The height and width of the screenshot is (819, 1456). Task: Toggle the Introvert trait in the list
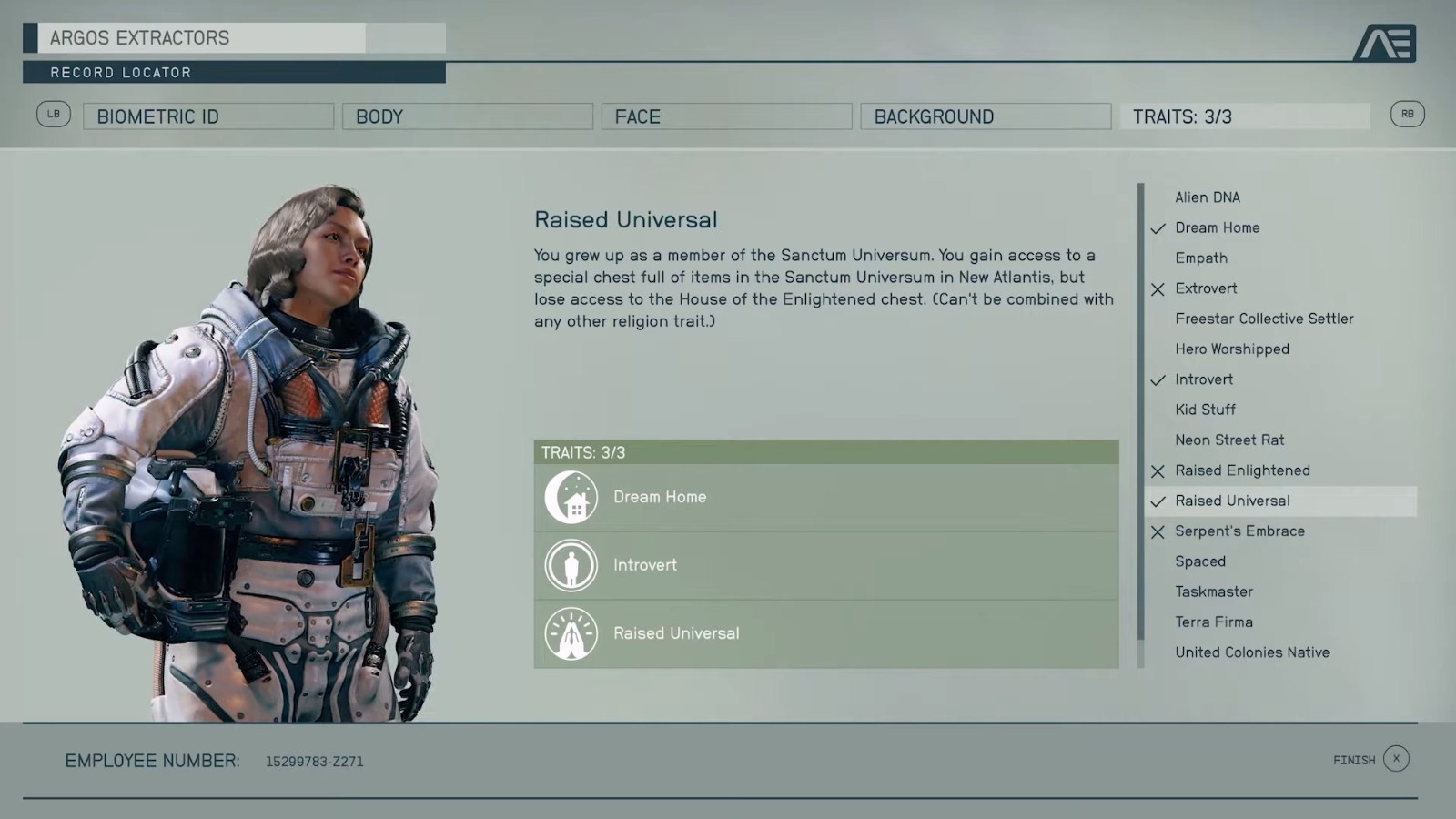(x=1203, y=379)
